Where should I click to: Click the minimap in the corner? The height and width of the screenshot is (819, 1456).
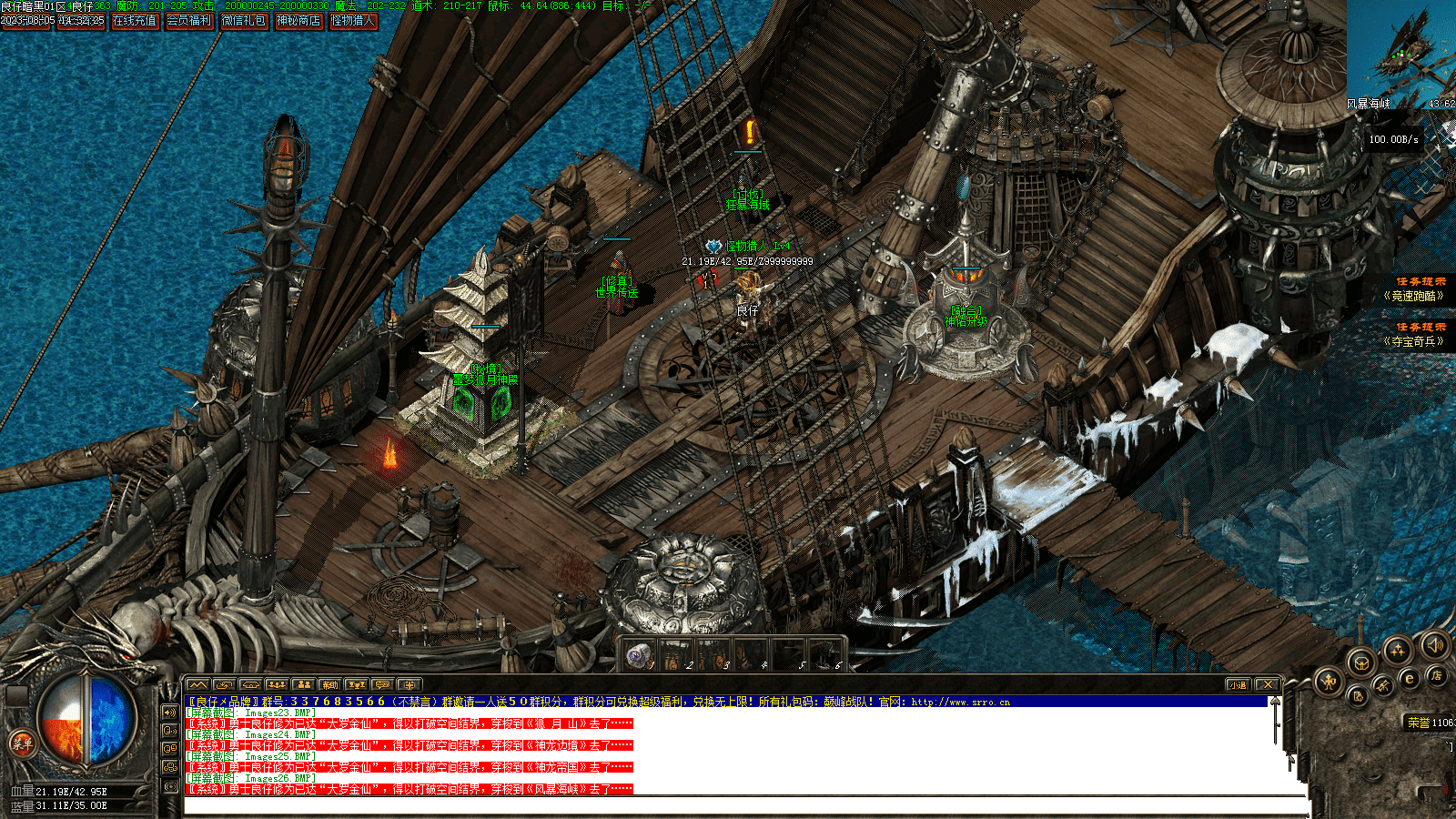(x=1400, y=50)
